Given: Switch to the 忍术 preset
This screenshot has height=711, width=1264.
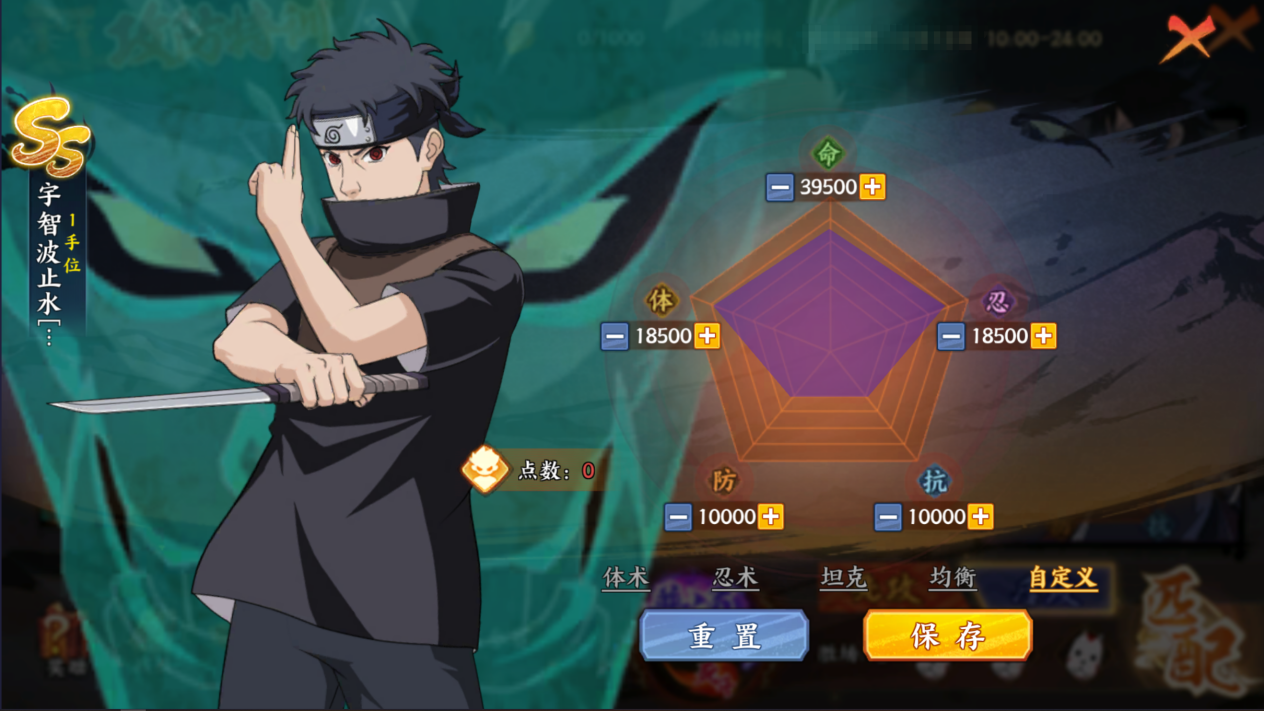Looking at the screenshot, I should click(x=735, y=578).
